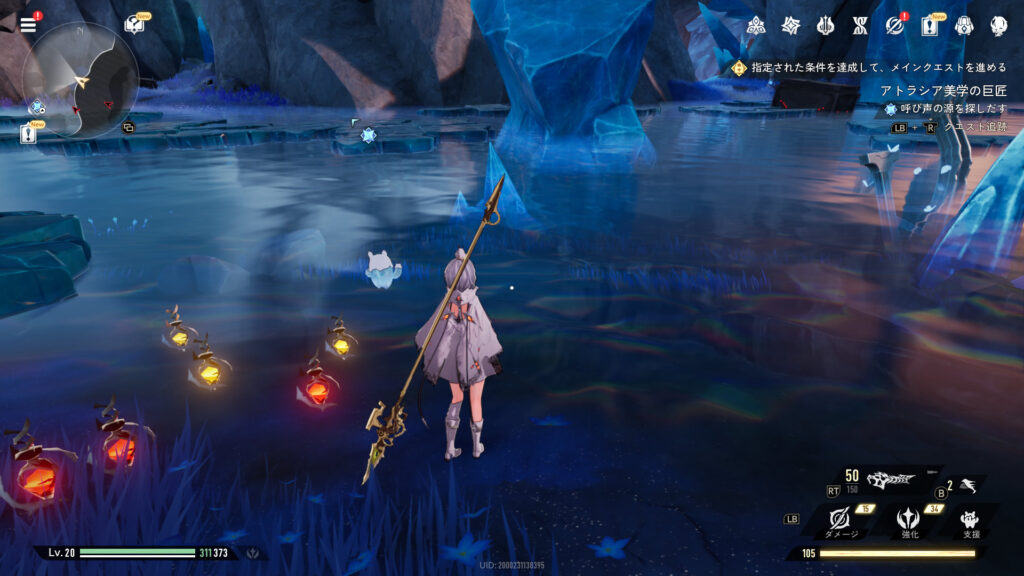Activate the 支援 skill icon
The height and width of the screenshot is (576, 1024).
click(x=969, y=518)
